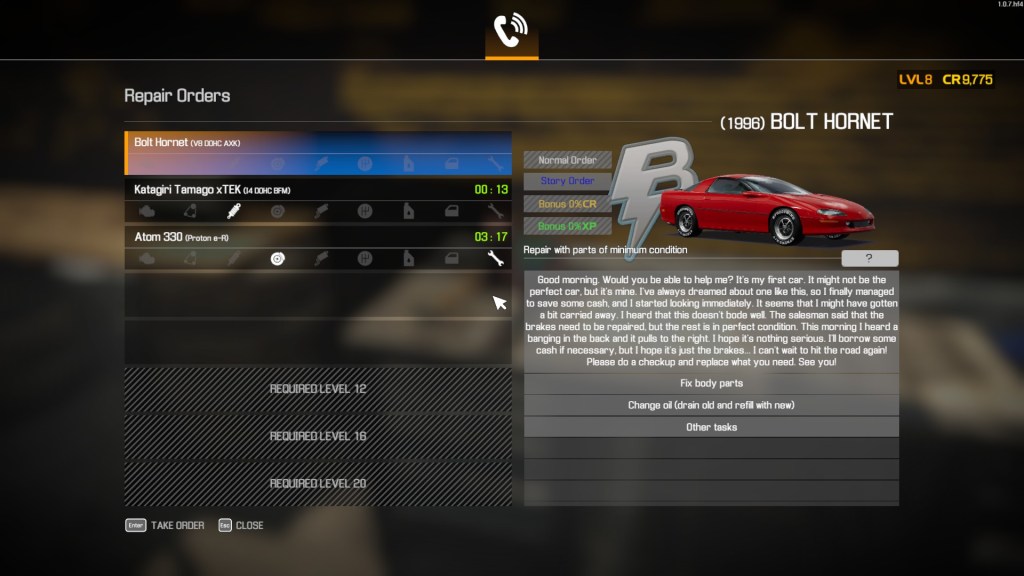
Task: Select the Change oil task row
Action: 711,405
